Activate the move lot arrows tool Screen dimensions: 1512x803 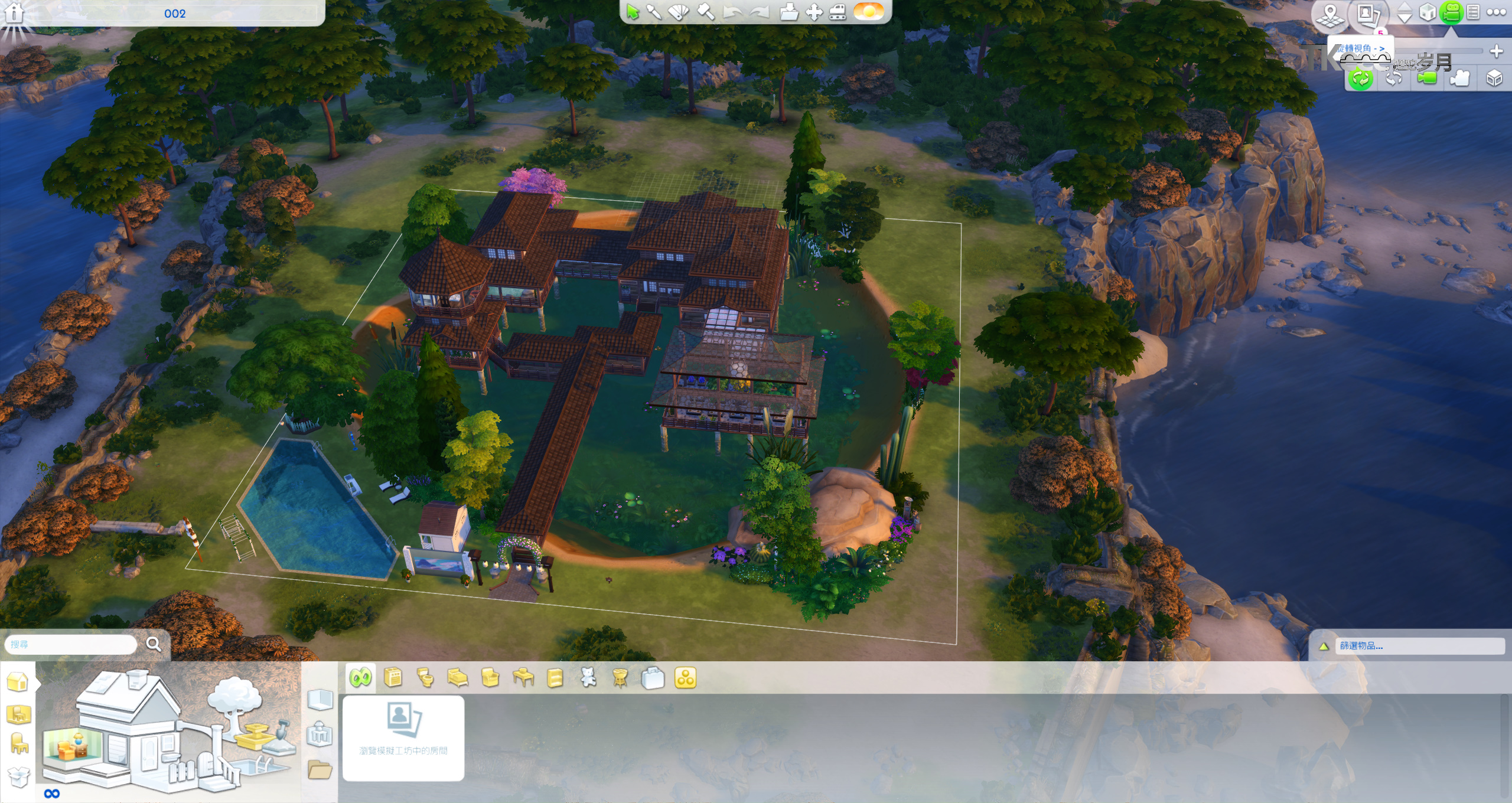[814, 12]
